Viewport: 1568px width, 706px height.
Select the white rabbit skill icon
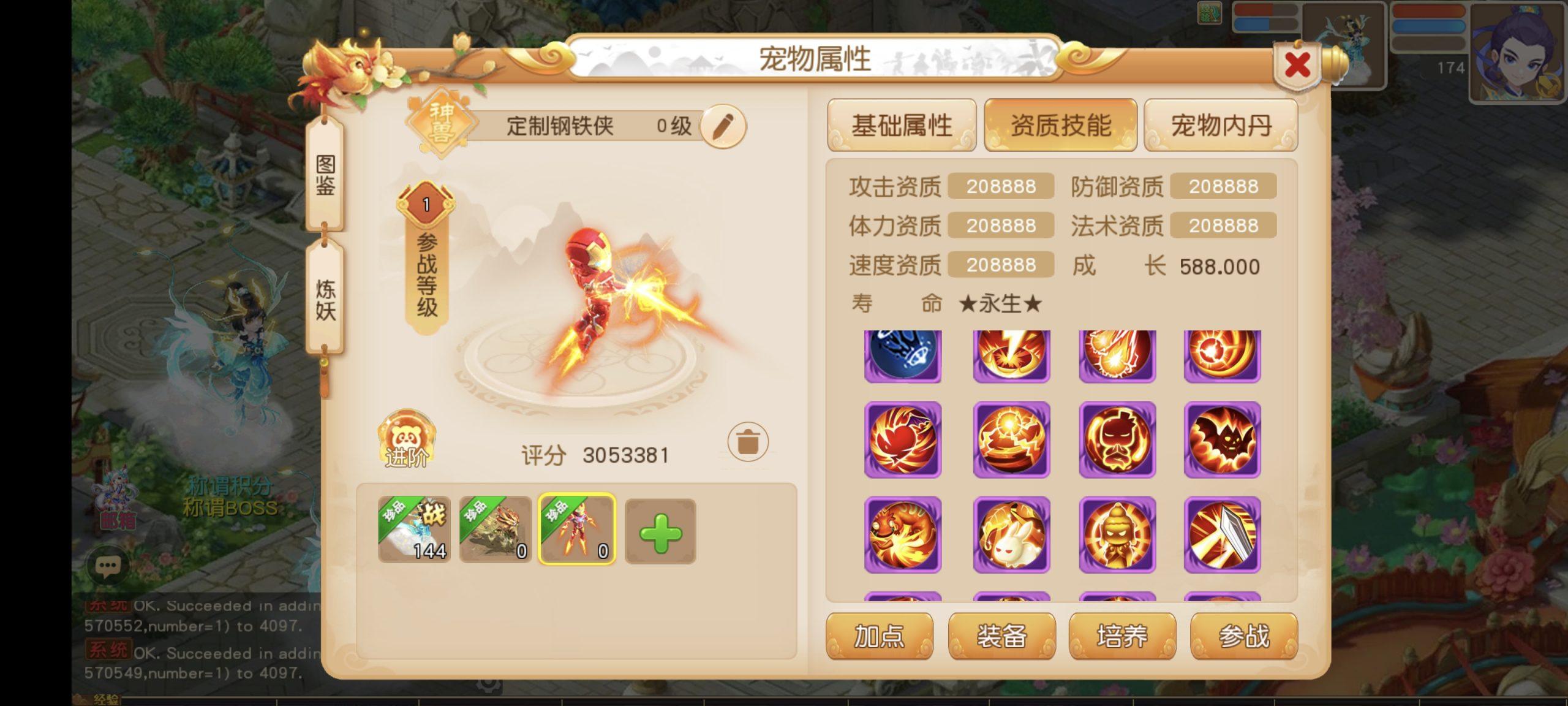pos(1011,535)
